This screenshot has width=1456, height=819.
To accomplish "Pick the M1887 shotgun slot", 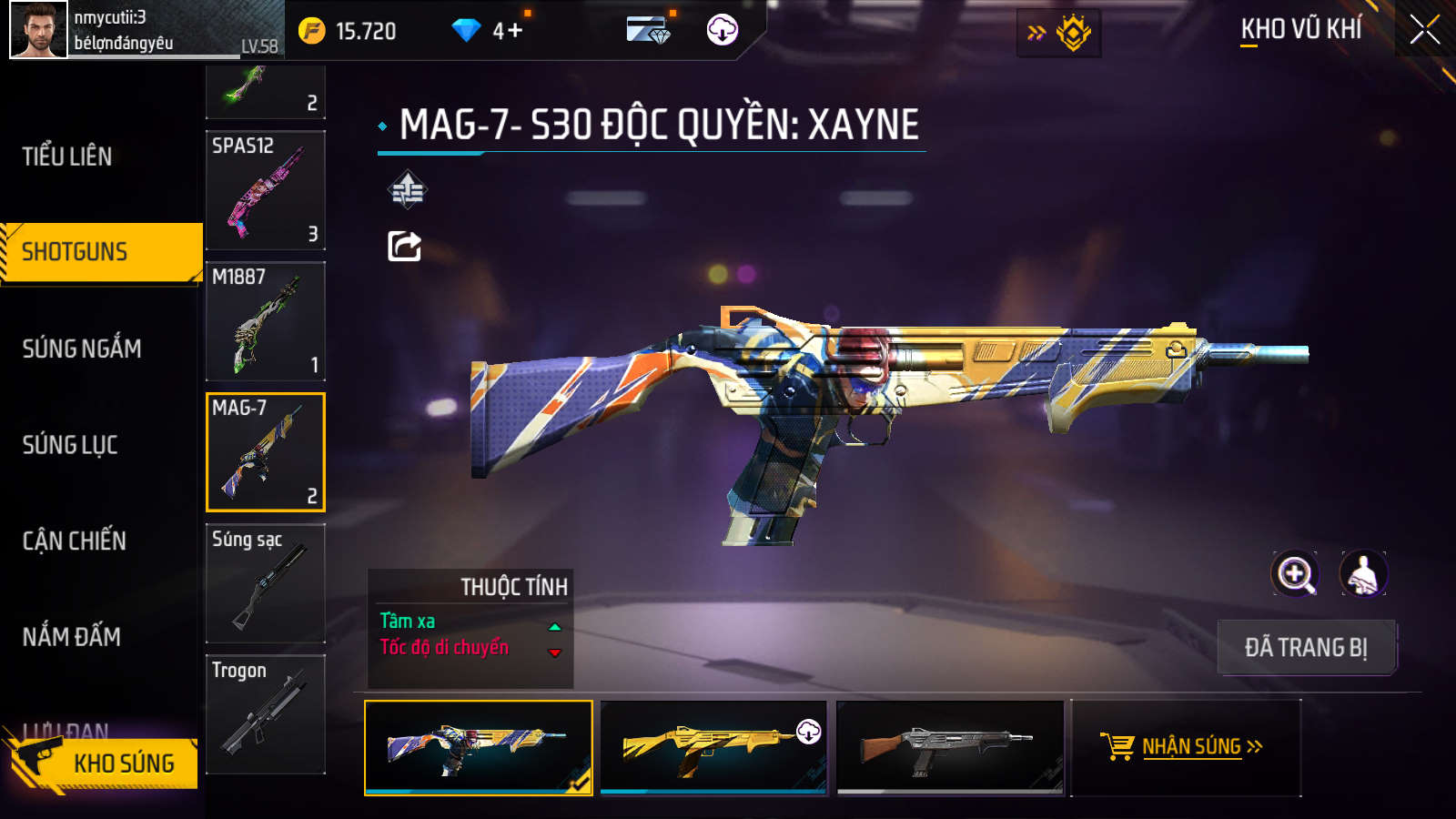I will point(266,321).
